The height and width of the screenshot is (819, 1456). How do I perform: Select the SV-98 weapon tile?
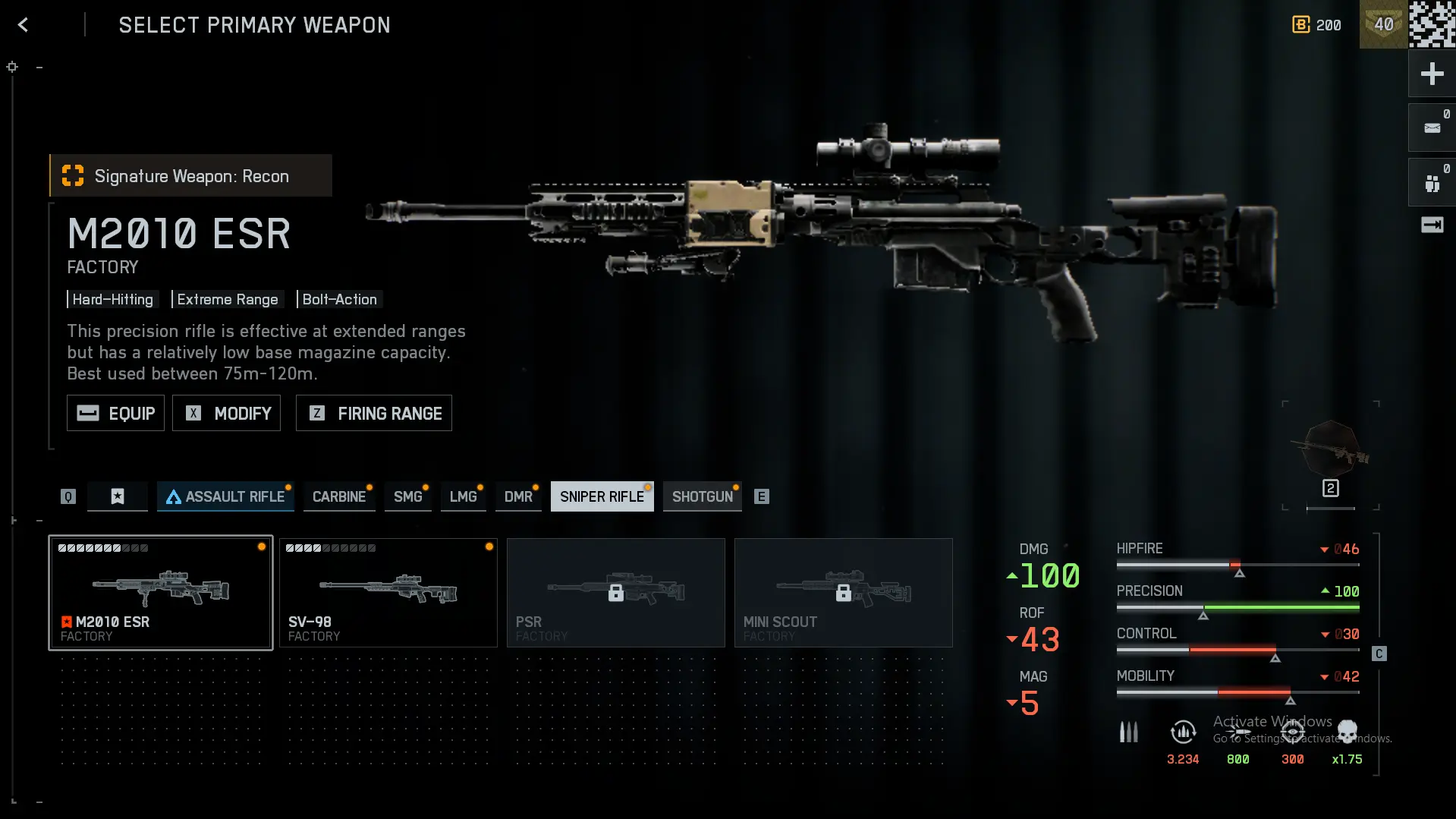point(388,593)
